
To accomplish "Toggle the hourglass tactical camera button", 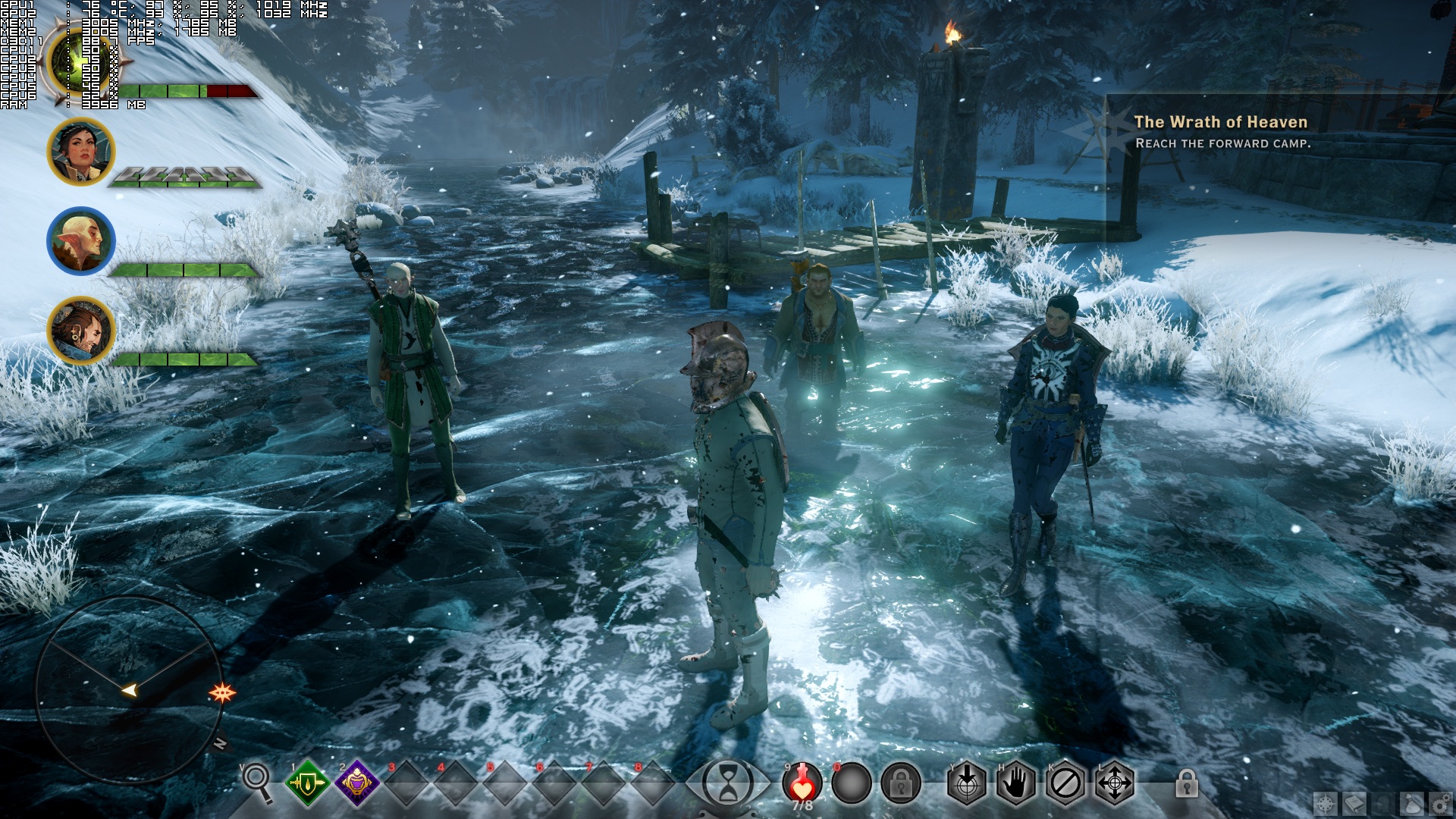I will pyautogui.click(x=728, y=783).
